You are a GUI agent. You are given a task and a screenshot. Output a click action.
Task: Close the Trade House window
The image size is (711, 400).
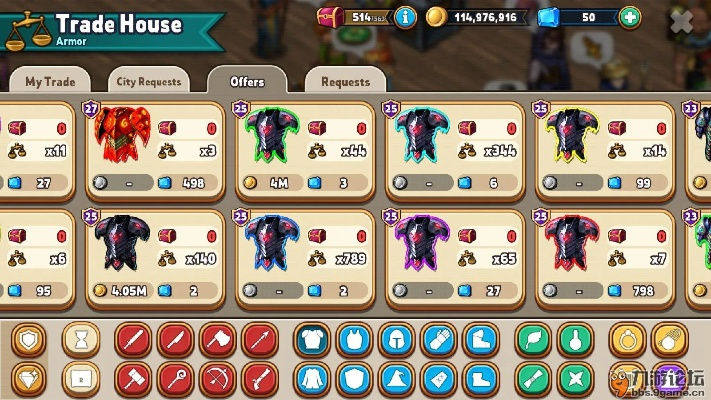click(x=681, y=23)
